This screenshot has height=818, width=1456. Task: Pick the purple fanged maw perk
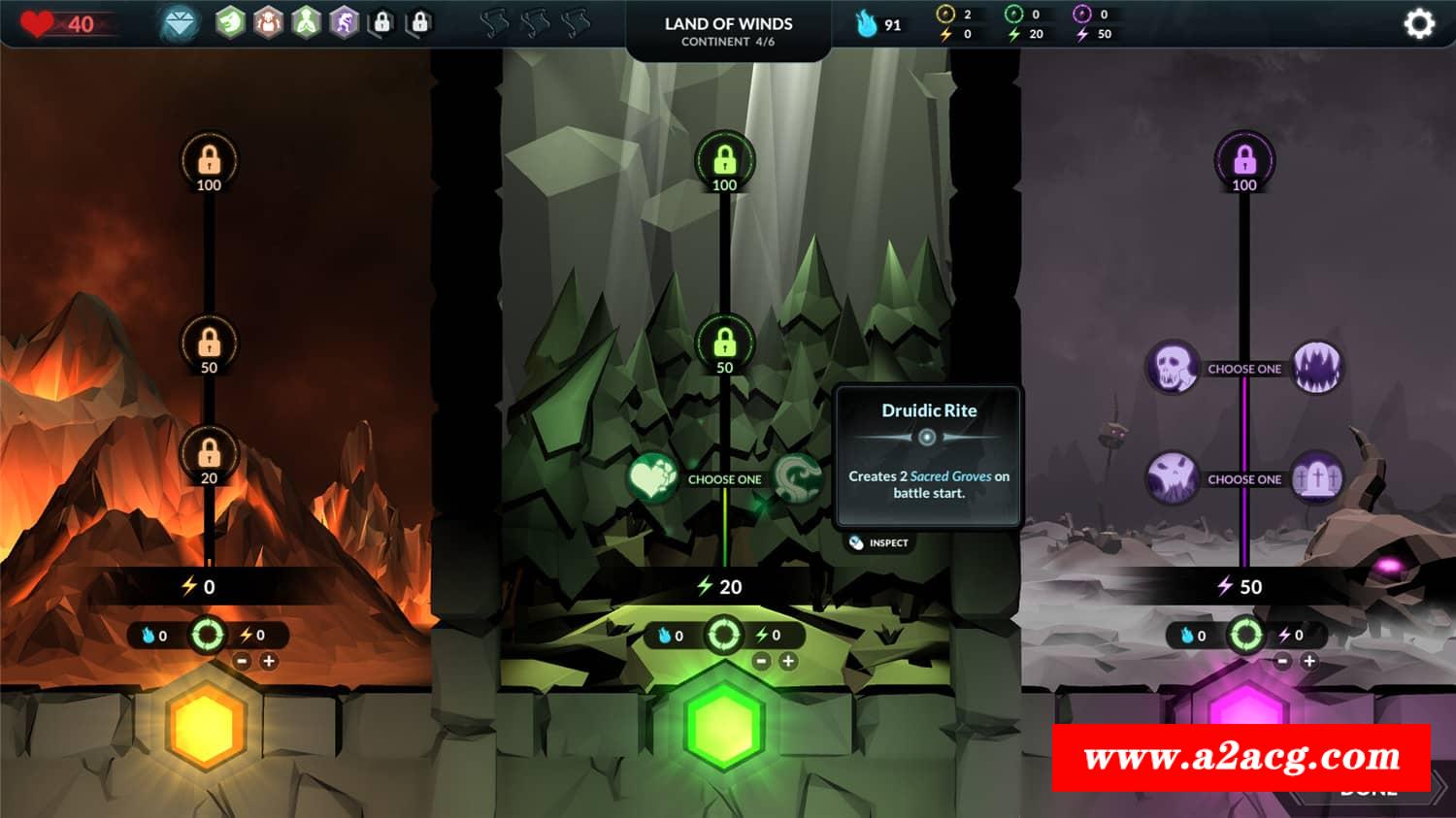[x=1317, y=368]
